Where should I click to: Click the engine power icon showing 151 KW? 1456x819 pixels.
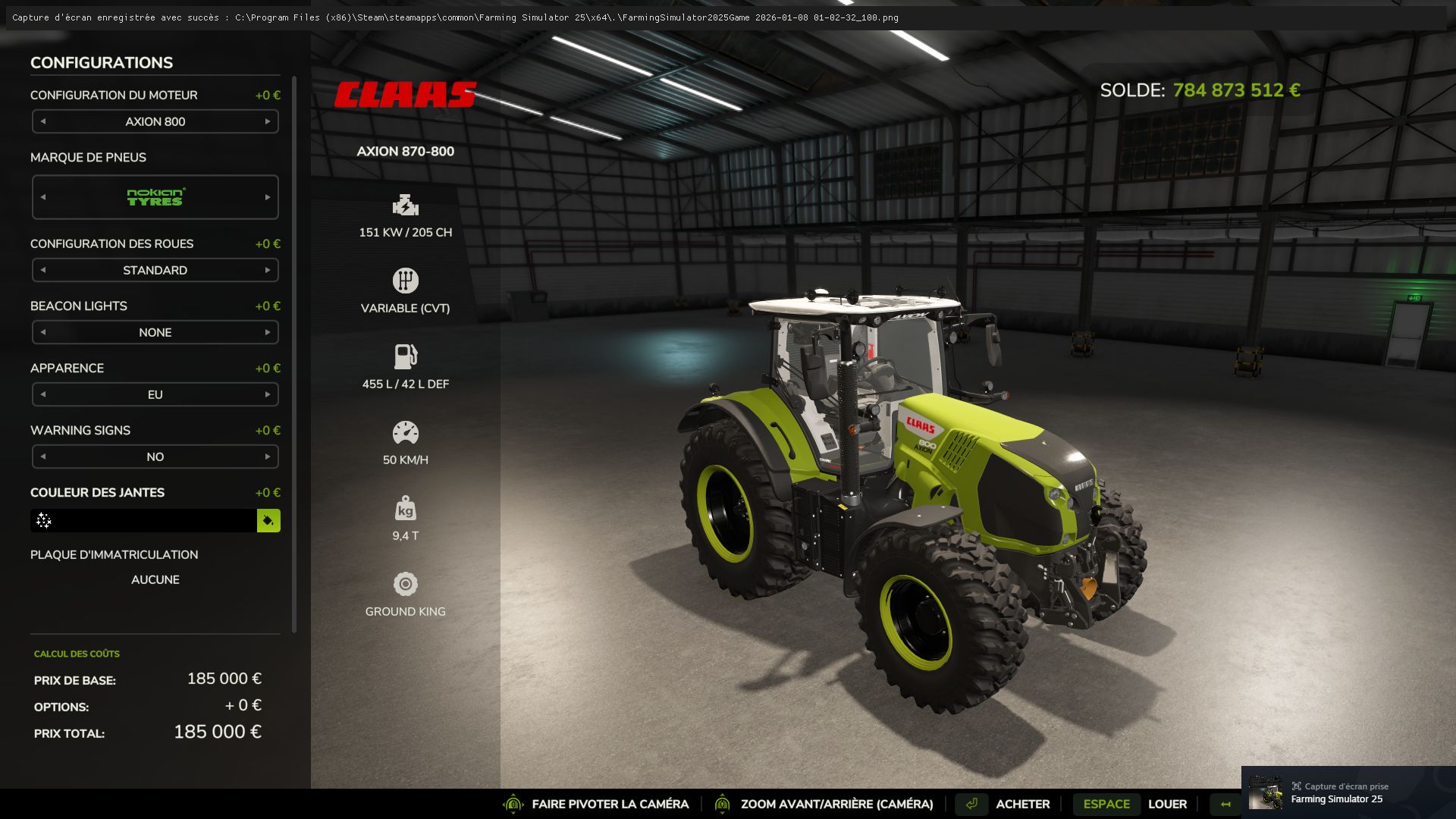click(x=406, y=205)
